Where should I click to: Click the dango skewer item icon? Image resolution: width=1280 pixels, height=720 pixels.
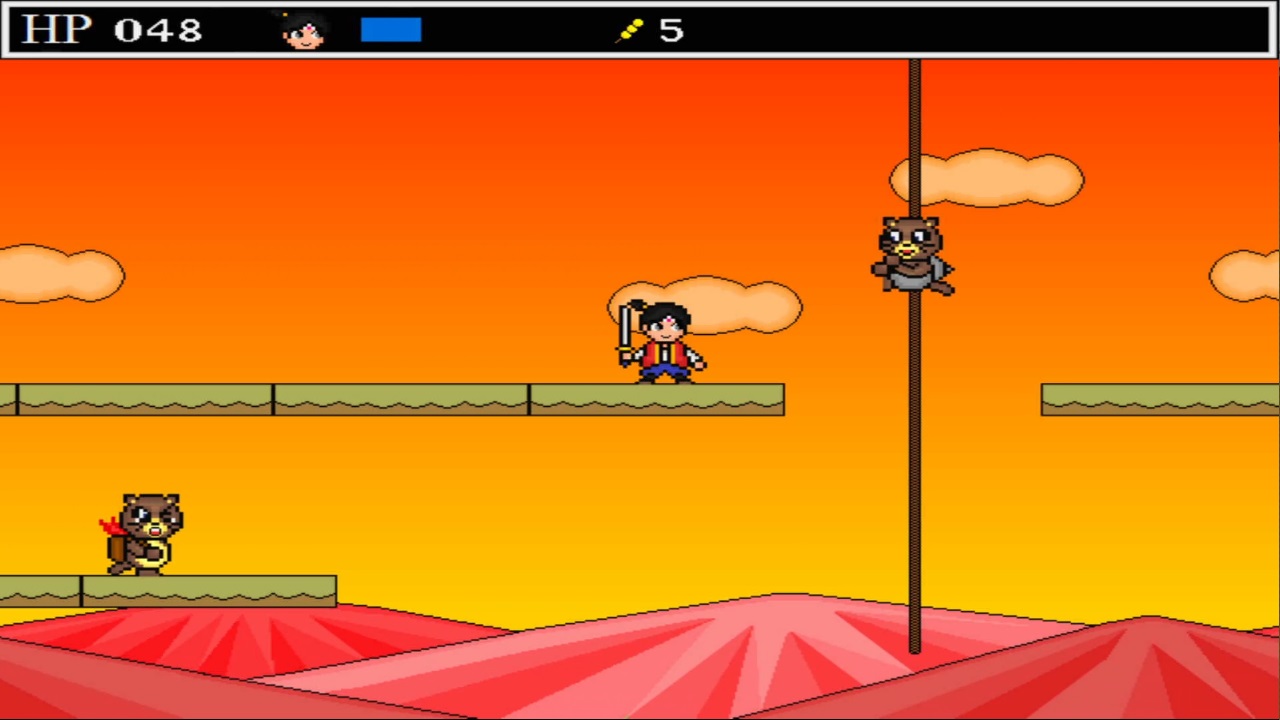[630, 29]
